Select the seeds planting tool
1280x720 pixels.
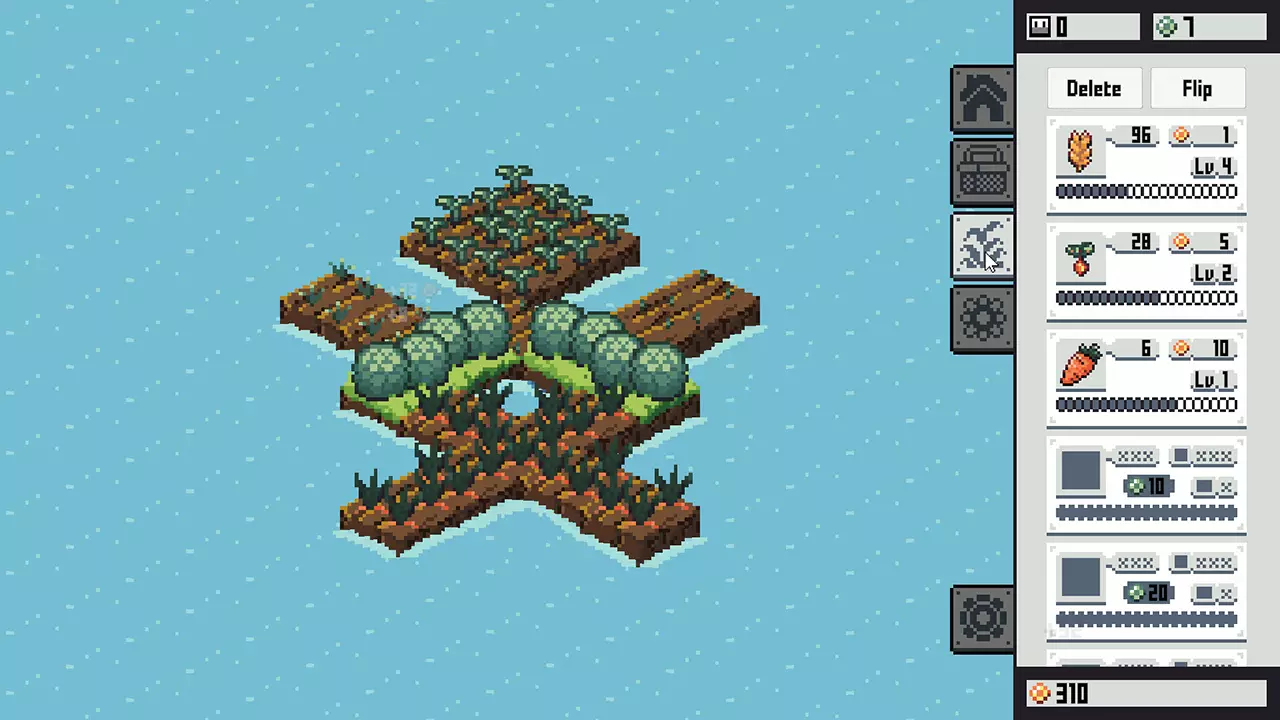point(982,245)
